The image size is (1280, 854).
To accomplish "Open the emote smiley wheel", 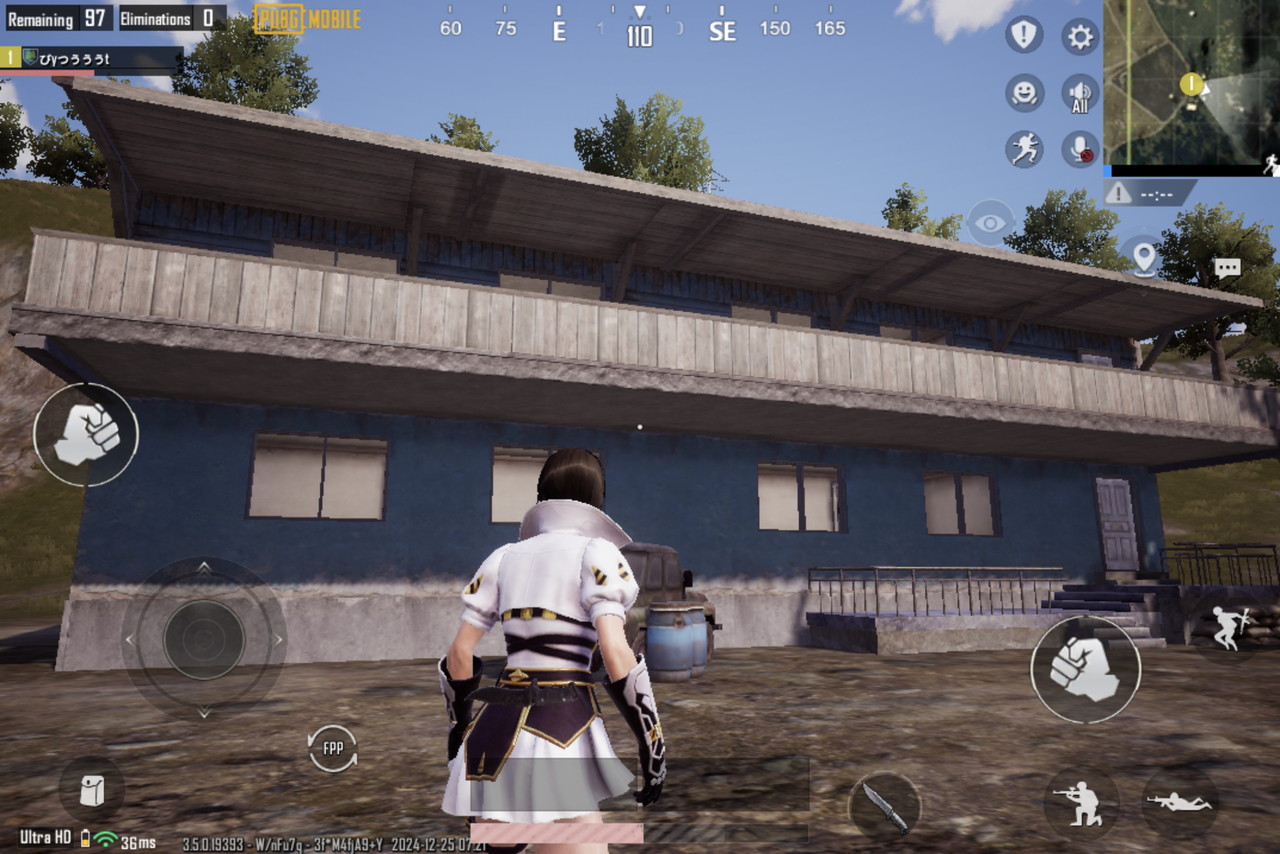I will [x=1024, y=93].
